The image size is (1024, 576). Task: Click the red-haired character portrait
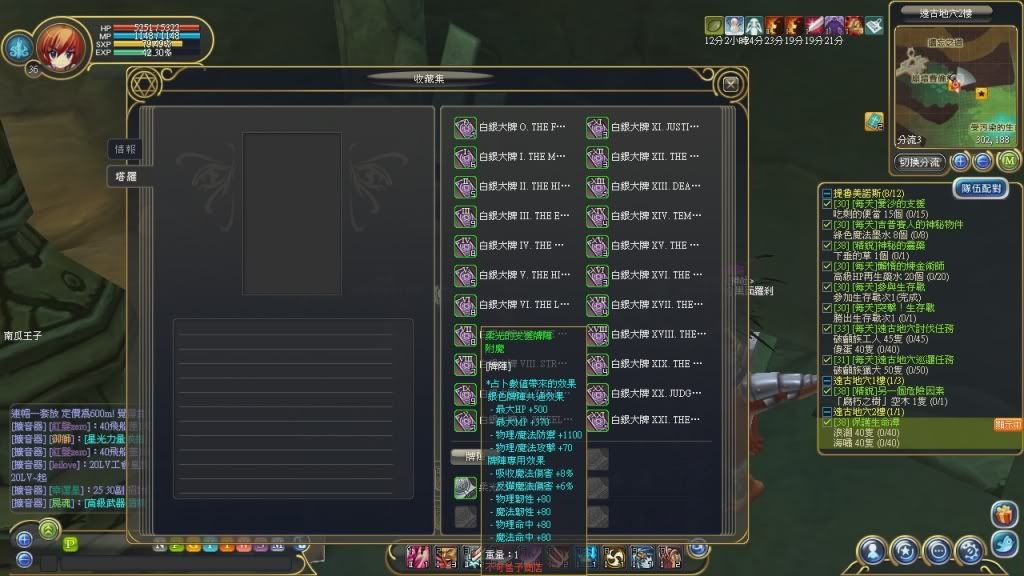click(63, 44)
